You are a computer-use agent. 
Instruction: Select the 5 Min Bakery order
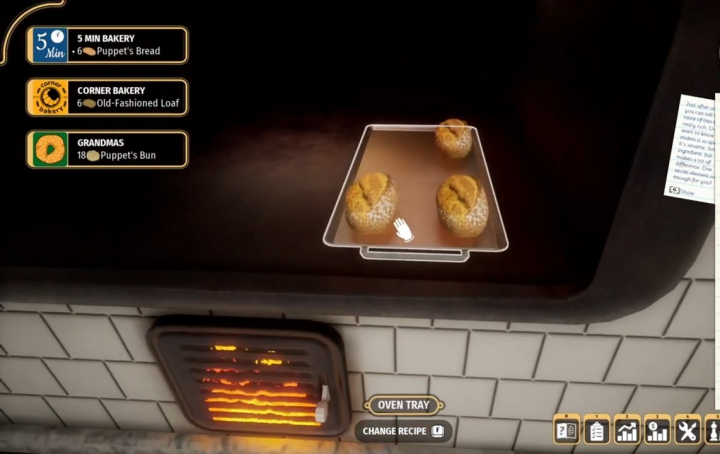click(107, 45)
